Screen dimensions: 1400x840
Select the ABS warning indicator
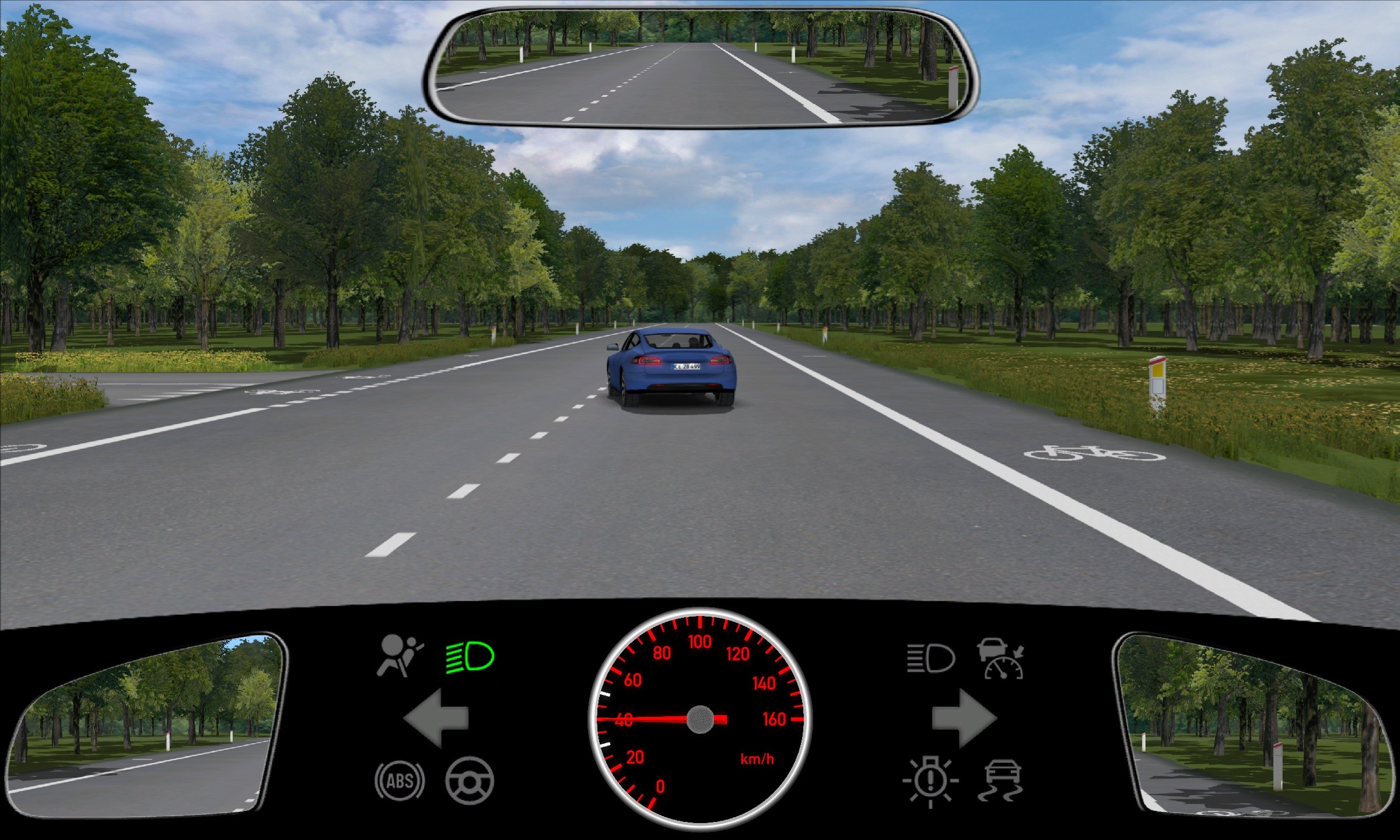click(x=400, y=780)
